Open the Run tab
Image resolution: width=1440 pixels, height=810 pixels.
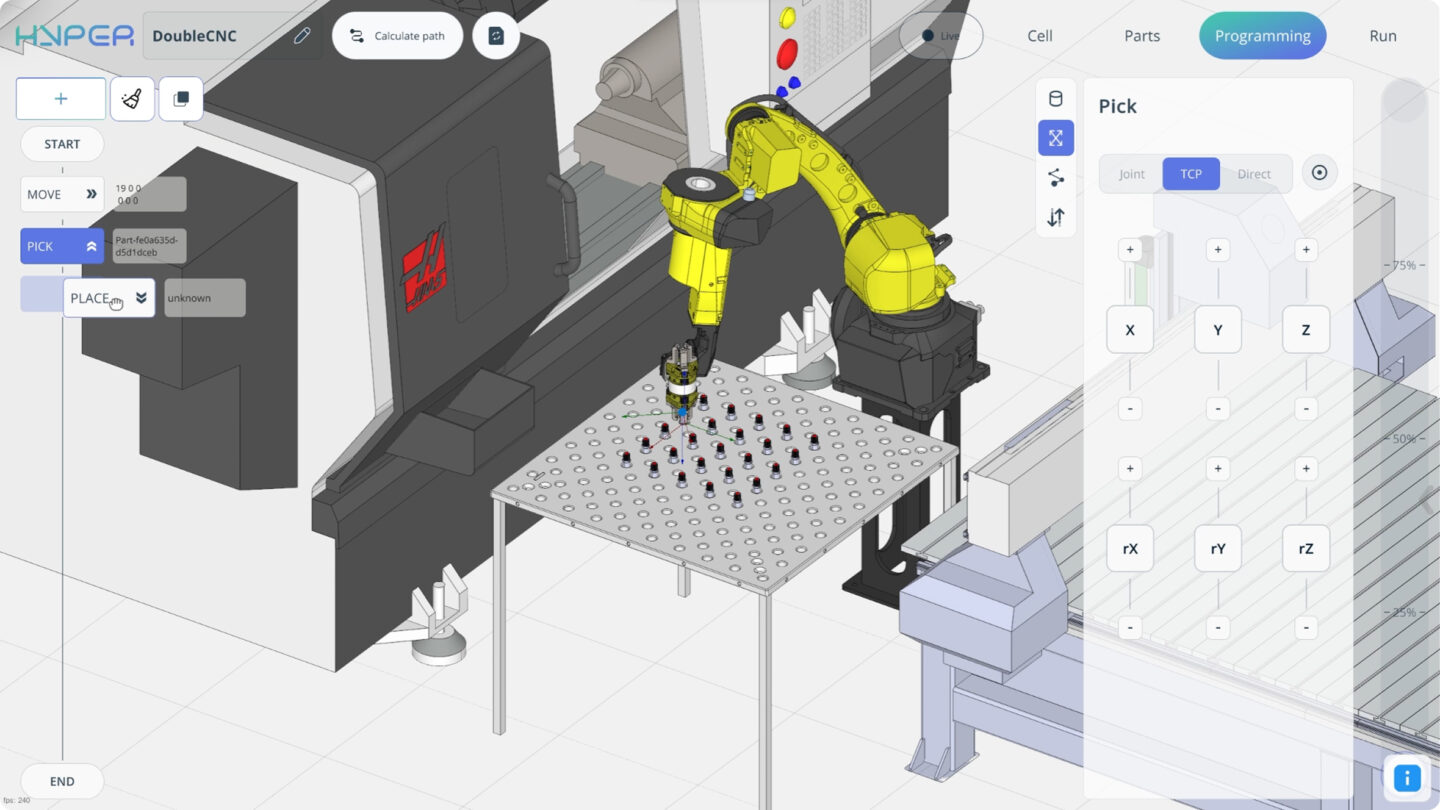pos(1382,35)
